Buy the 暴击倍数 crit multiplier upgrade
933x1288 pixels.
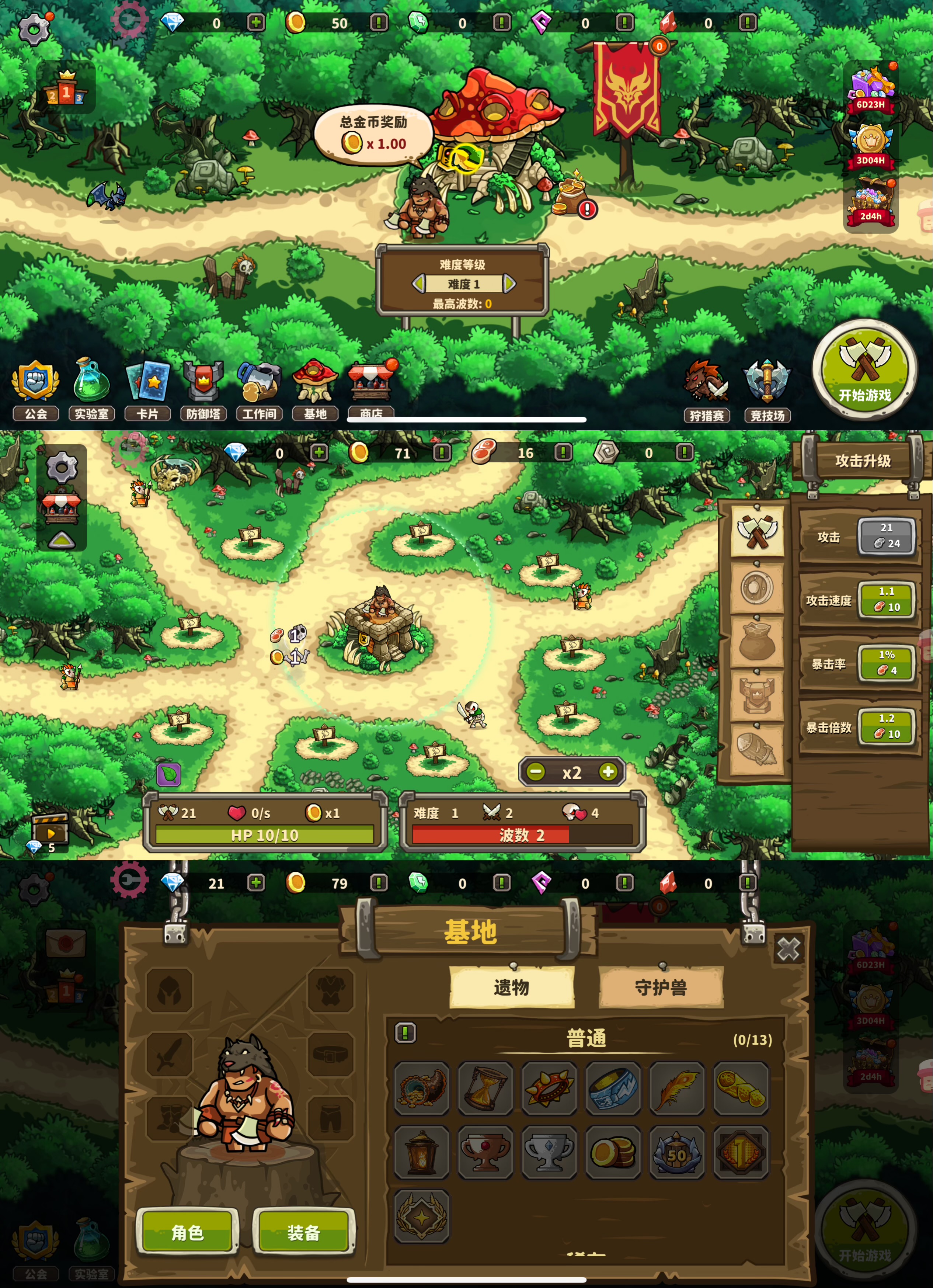click(887, 727)
